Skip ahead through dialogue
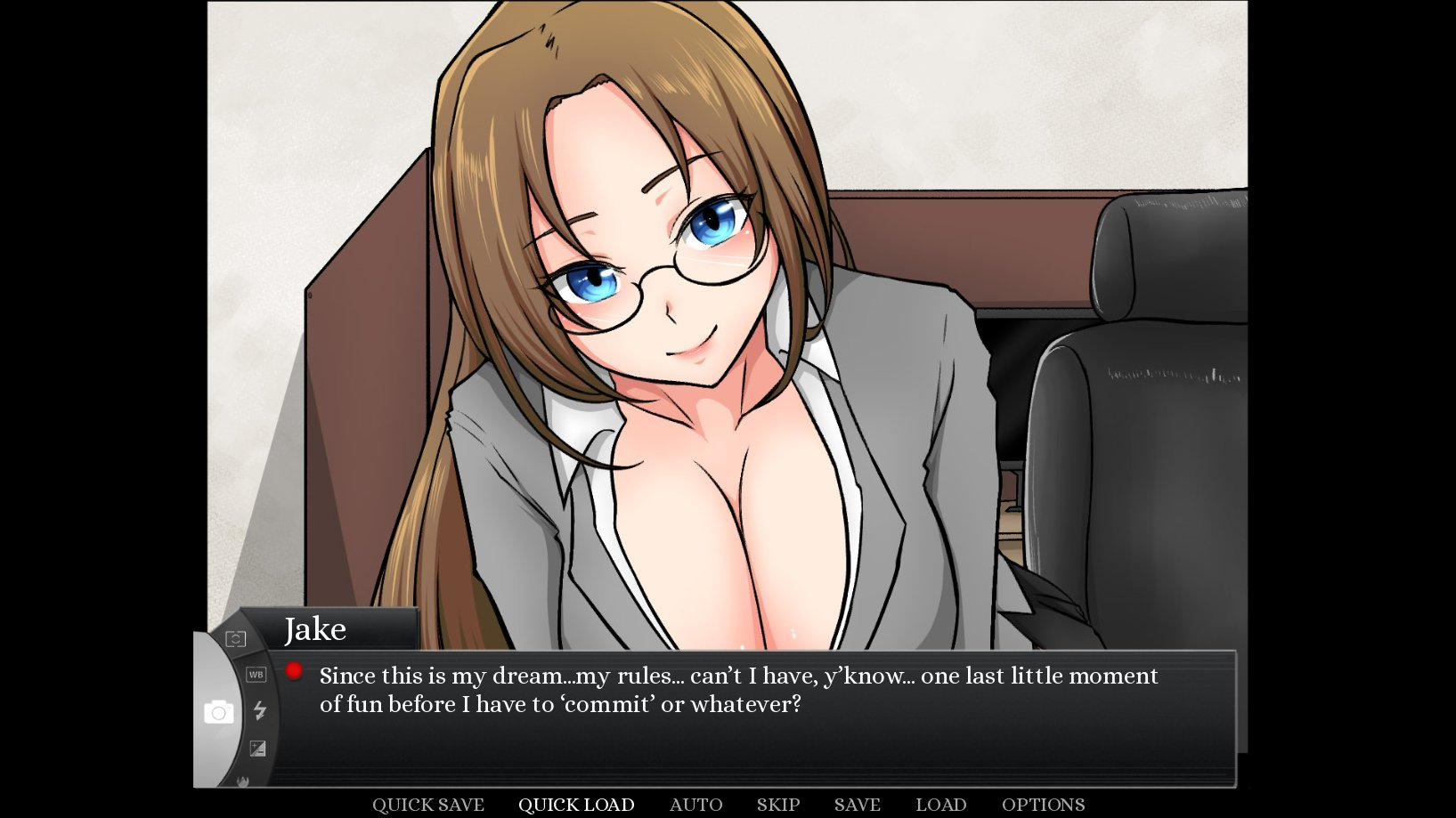1456x818 pixels. click(778, 805)
